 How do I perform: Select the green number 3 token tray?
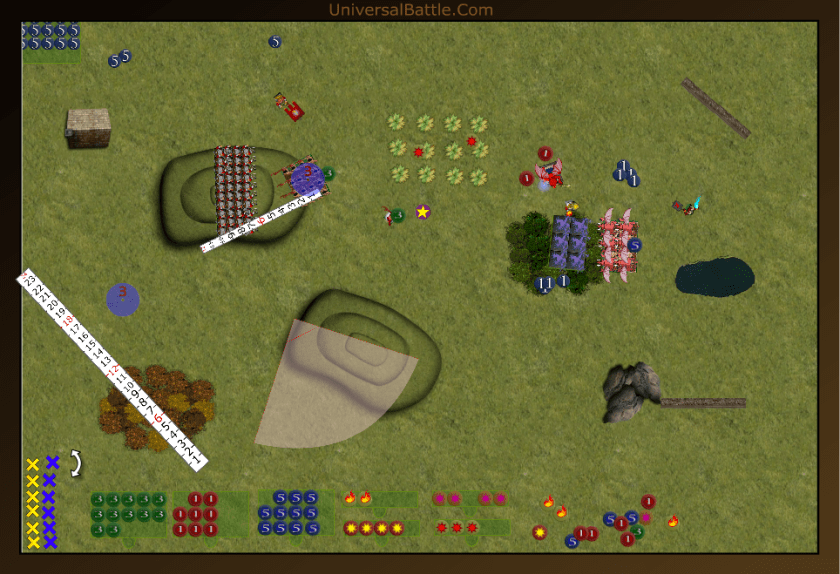(129, 514)
